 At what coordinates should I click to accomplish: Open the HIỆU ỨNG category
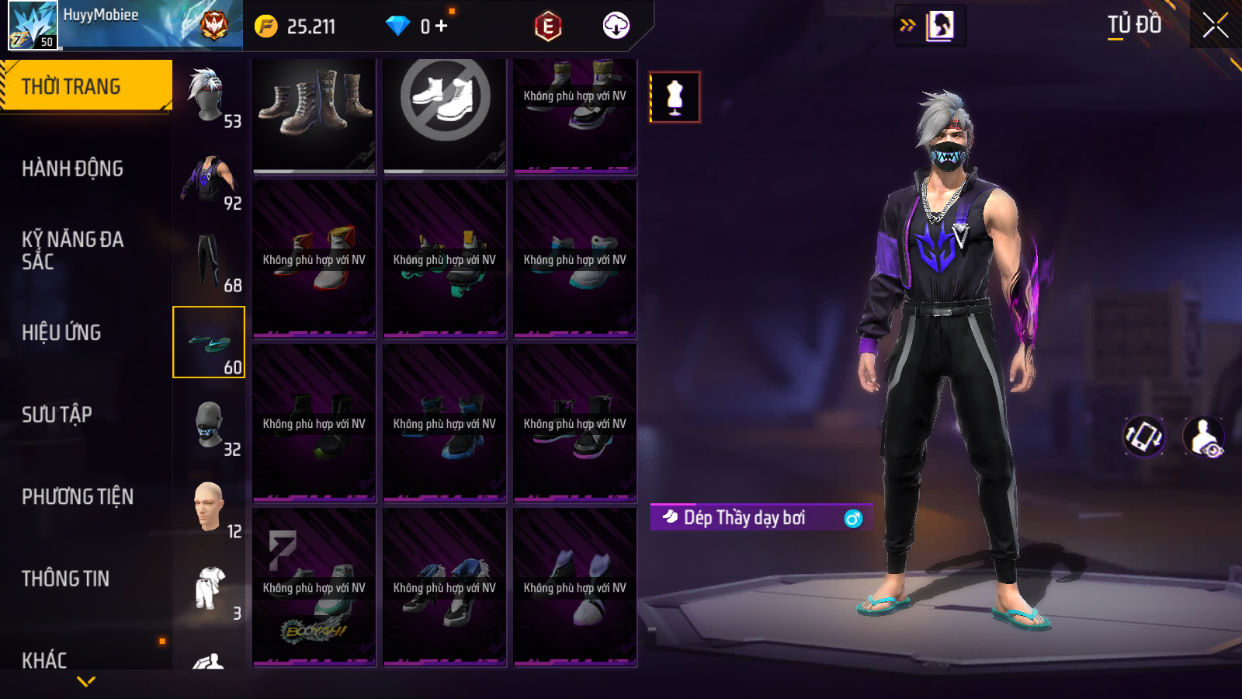(62, 332)
